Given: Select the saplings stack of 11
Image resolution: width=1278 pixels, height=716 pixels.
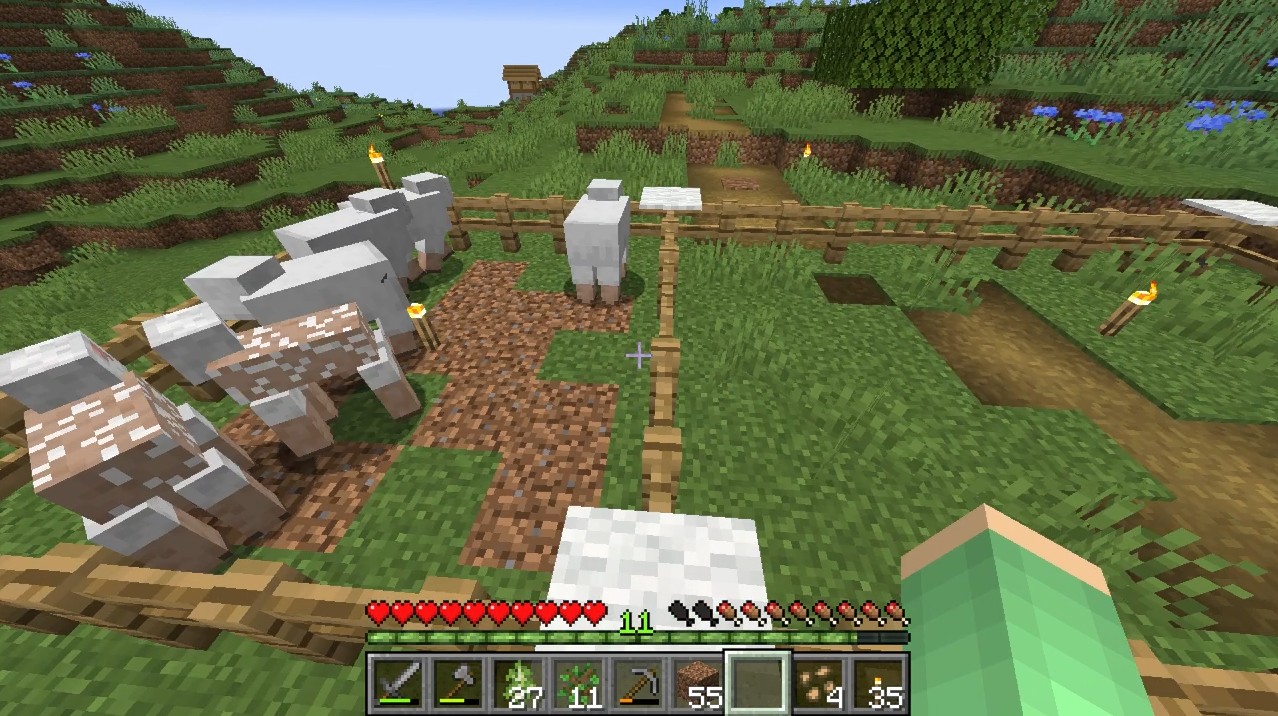Looking at the screenshot, I should click(578, 683).
